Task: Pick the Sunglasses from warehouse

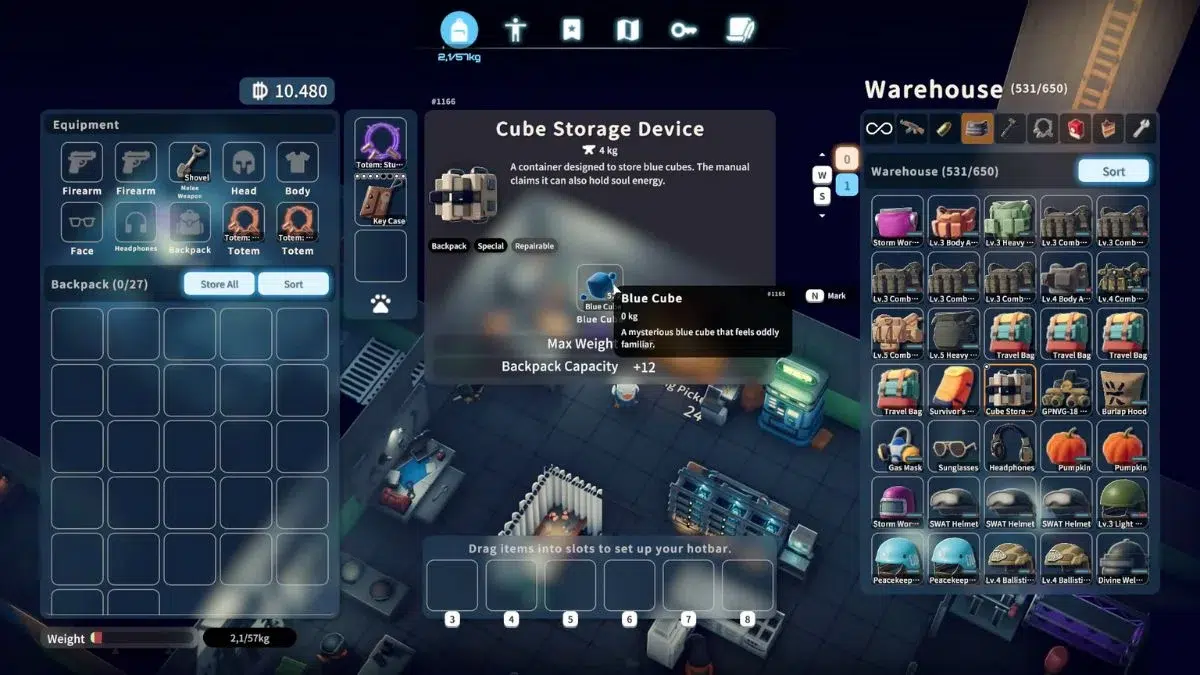Action: click(953, 445)
